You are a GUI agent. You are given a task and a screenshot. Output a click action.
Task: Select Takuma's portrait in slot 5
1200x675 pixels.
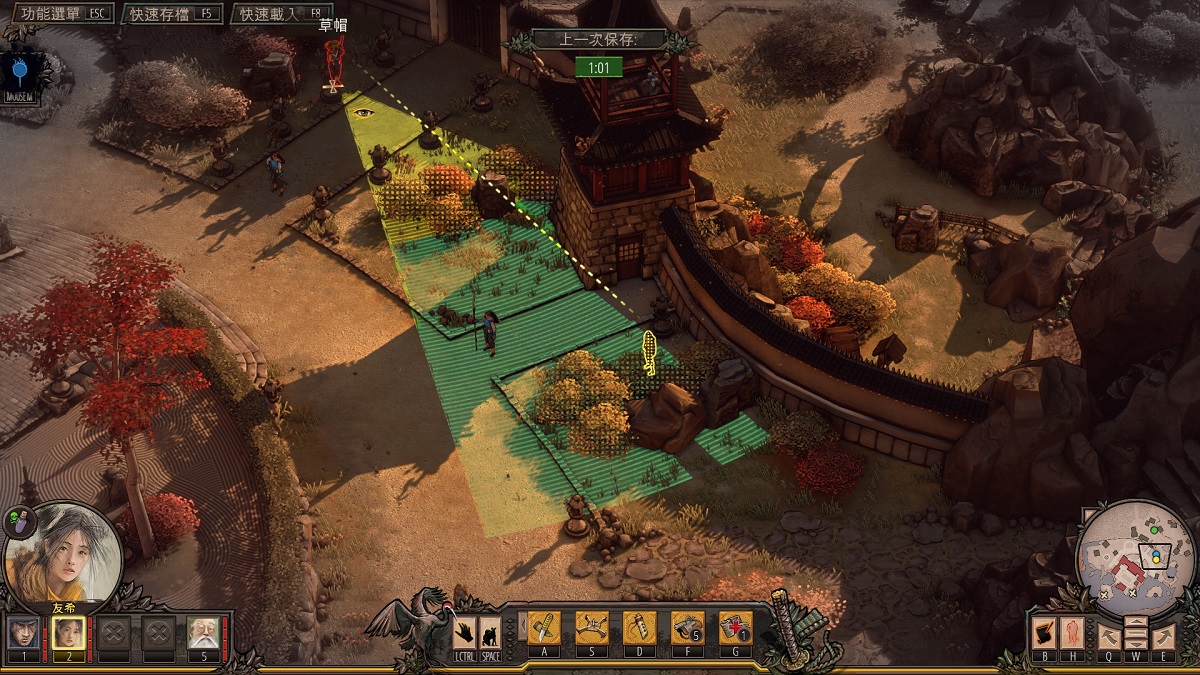pyautogui.click(x=202, y=632)
